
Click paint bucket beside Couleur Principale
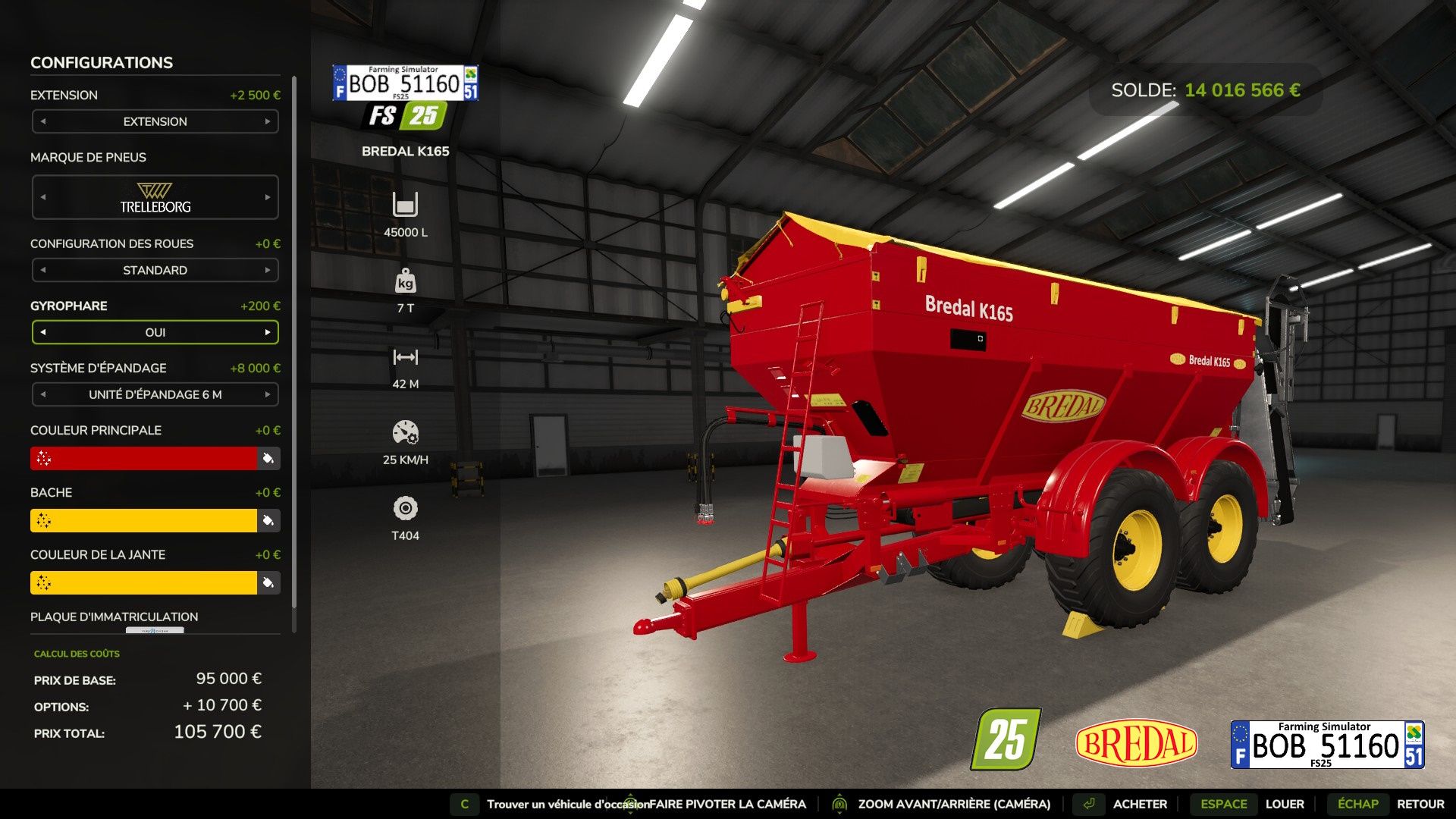click(268, 458)
